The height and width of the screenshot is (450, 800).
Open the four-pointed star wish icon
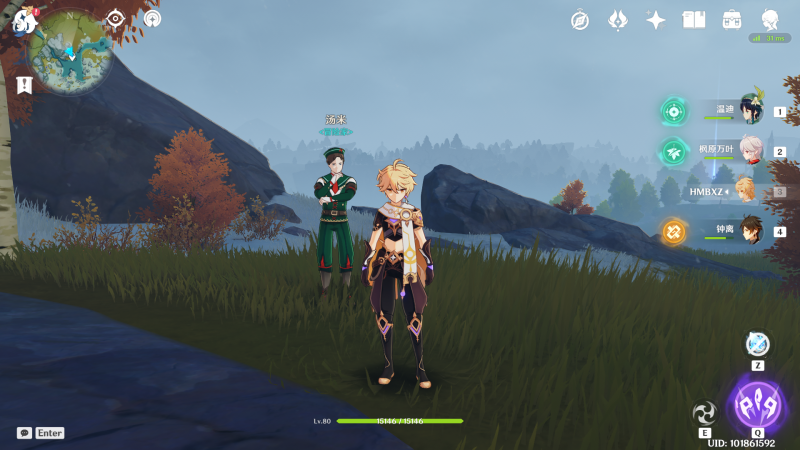[x=656, y=20]
